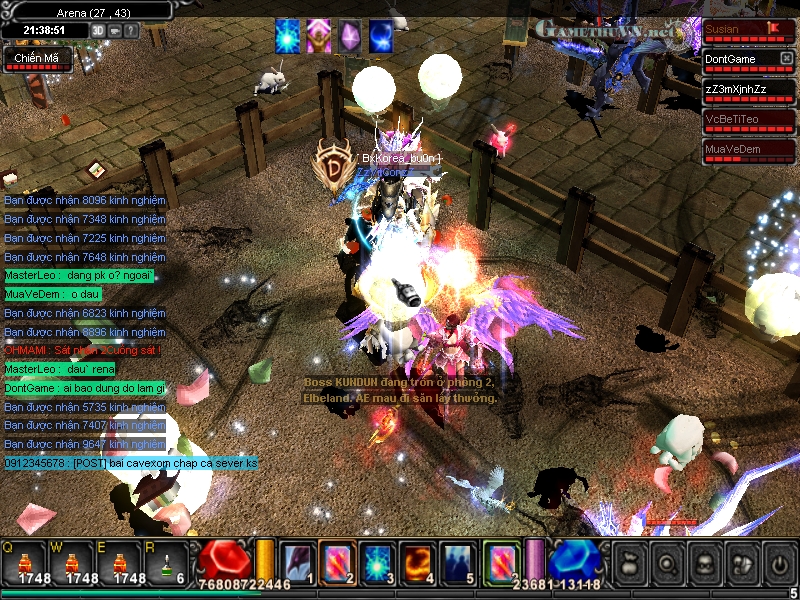Open the inventory bag button
Image resolution: width=800 pixels, height=600 pixels.
coord(630,563)
